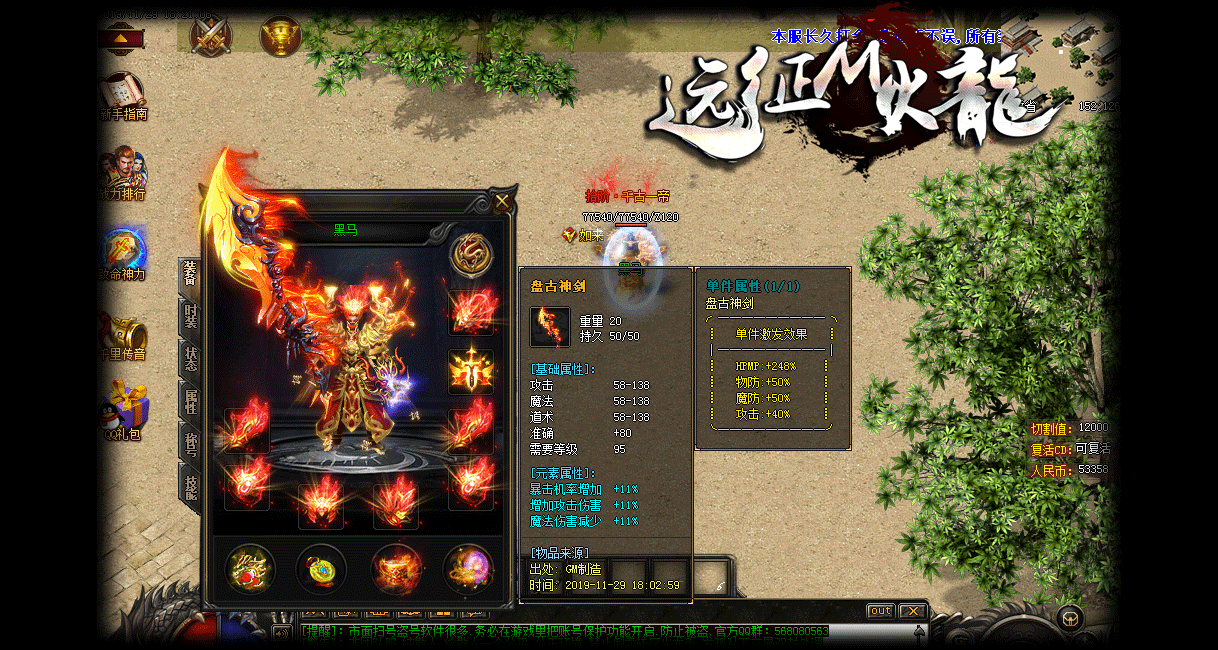Open the 千里传音 horn broadcast
The image size is (1218, 650).
point(125,336)
